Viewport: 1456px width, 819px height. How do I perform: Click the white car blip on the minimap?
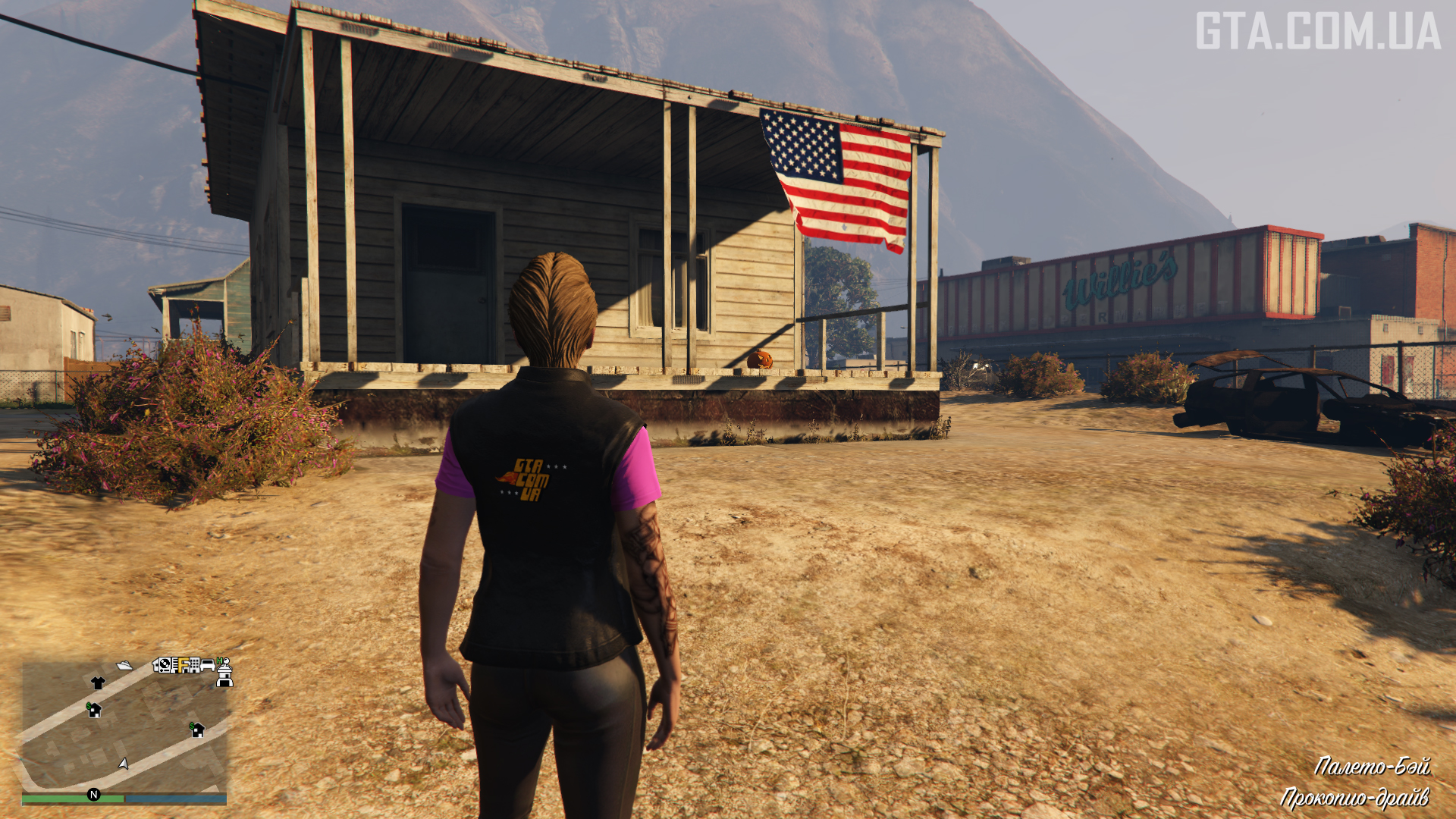click(x=207, y=665)
